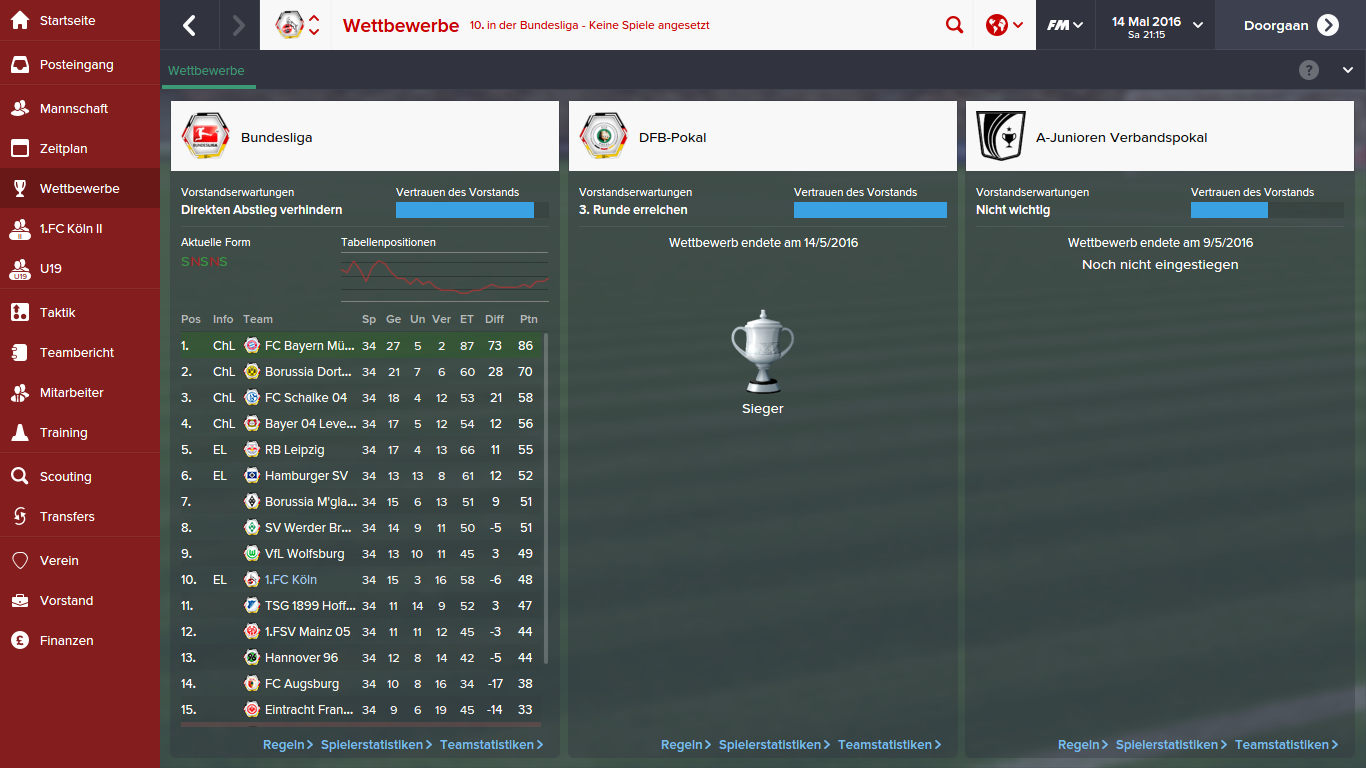Open DFB-Pokal Spielerstatistiken link
This screenshot has height=768, width=1366.
pyautogui.click(x=770, y=745)
